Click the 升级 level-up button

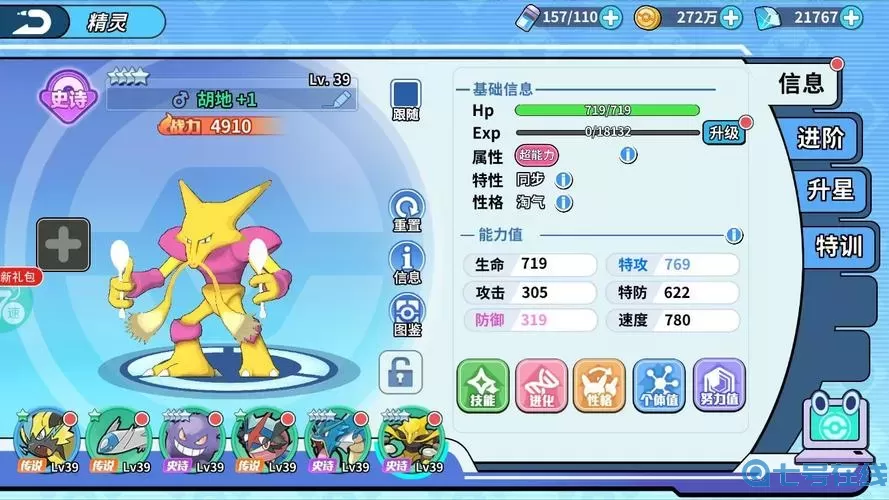pos(723,132)
